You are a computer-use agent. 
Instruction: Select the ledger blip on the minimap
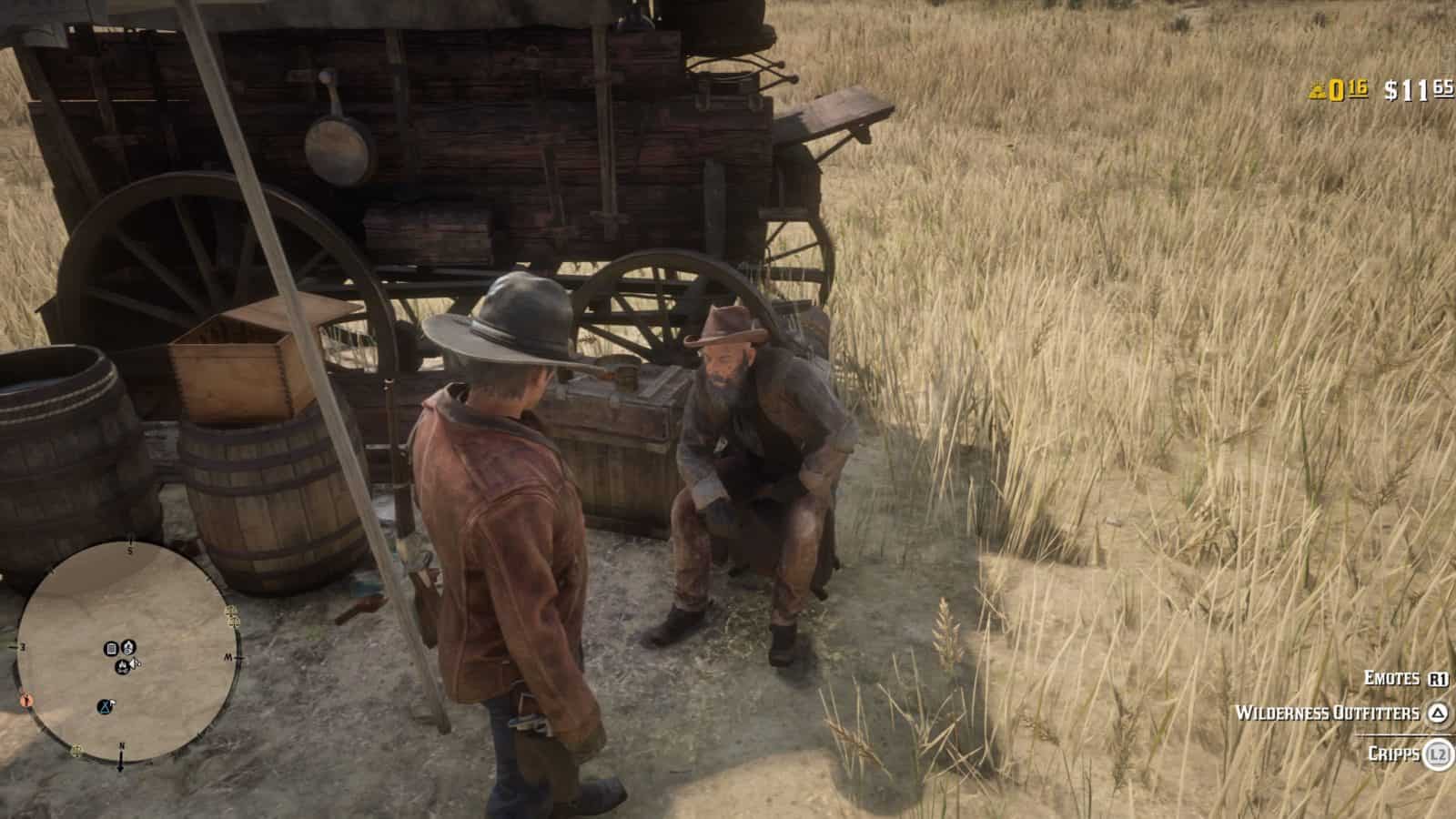tap(111, 648)
